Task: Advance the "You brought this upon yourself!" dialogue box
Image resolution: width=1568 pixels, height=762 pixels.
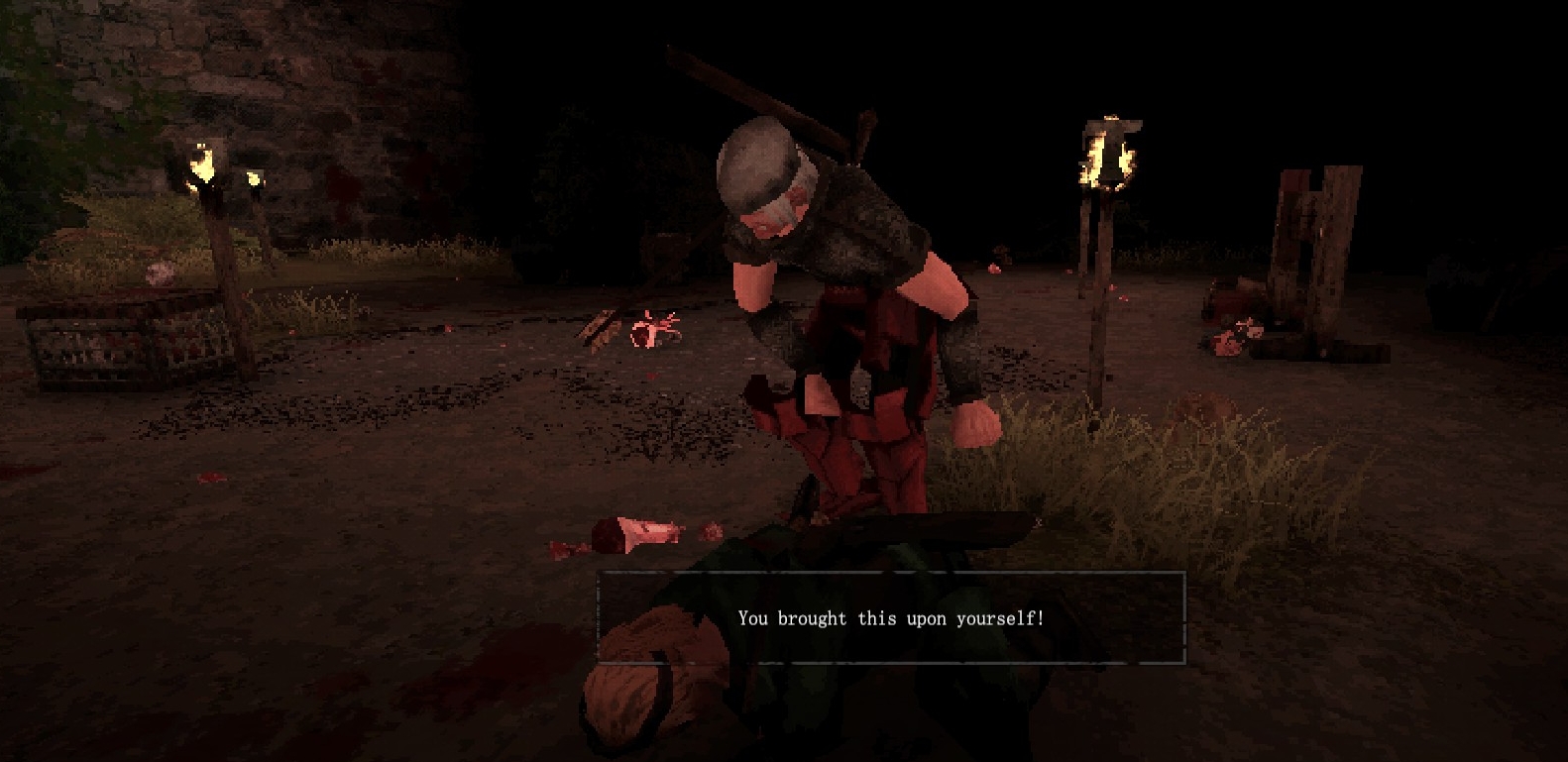Action: 890,617
